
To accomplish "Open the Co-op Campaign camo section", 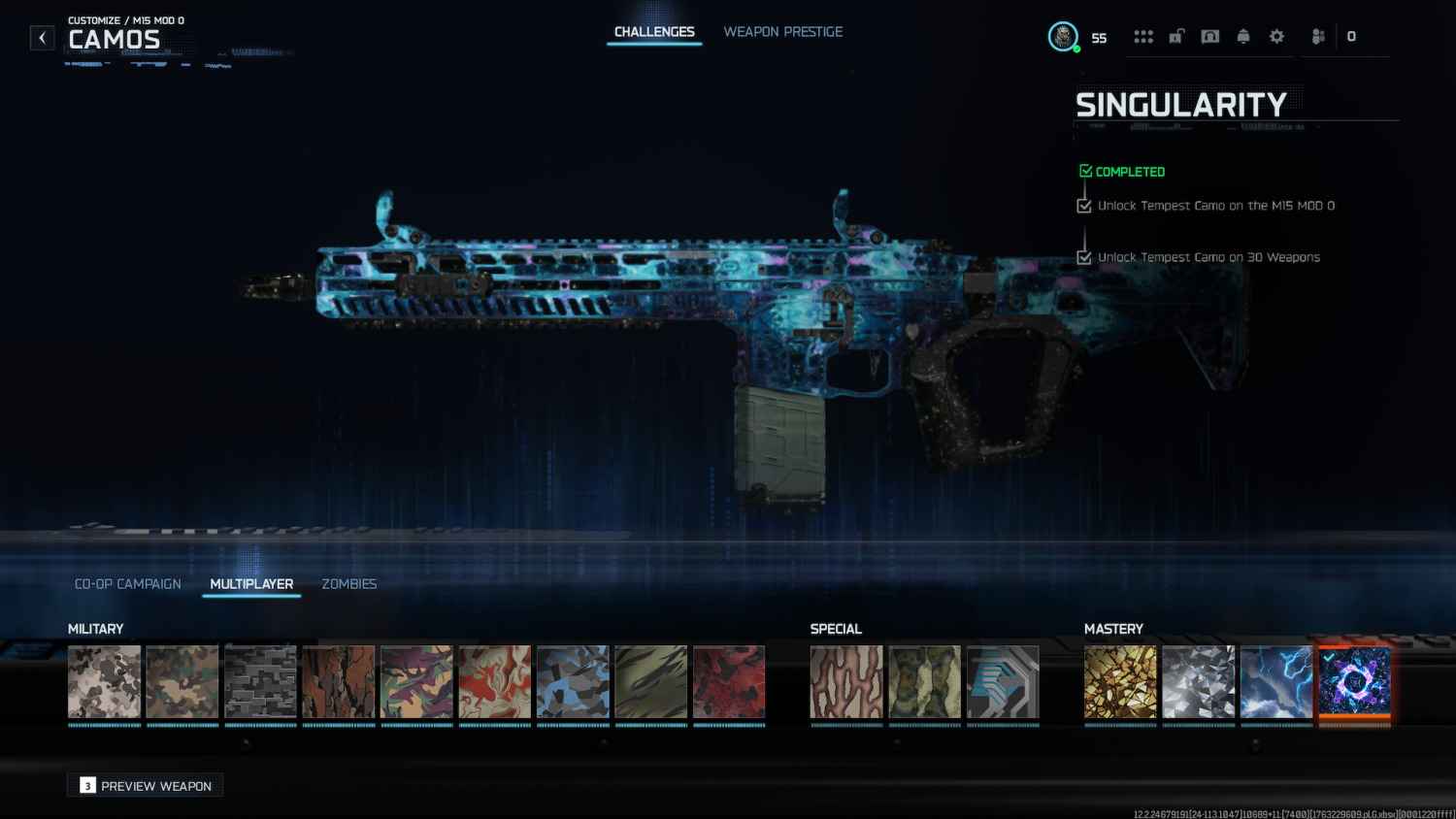I will pos(127,583).
